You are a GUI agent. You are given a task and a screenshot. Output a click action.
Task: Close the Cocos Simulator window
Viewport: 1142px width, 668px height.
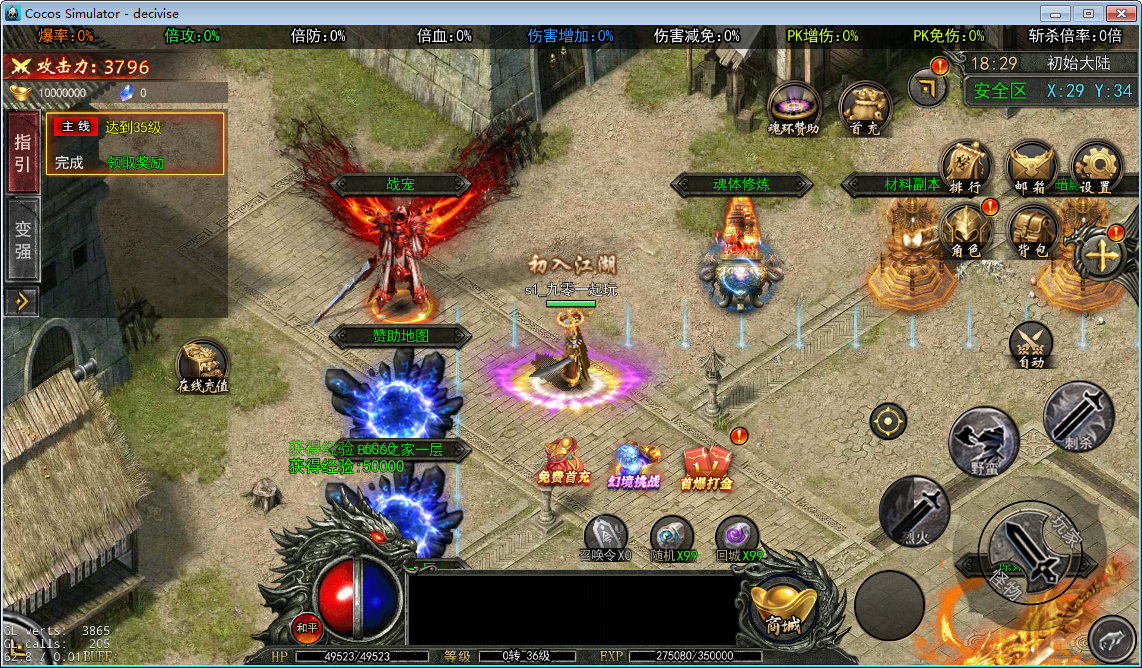click(1117, 12)
